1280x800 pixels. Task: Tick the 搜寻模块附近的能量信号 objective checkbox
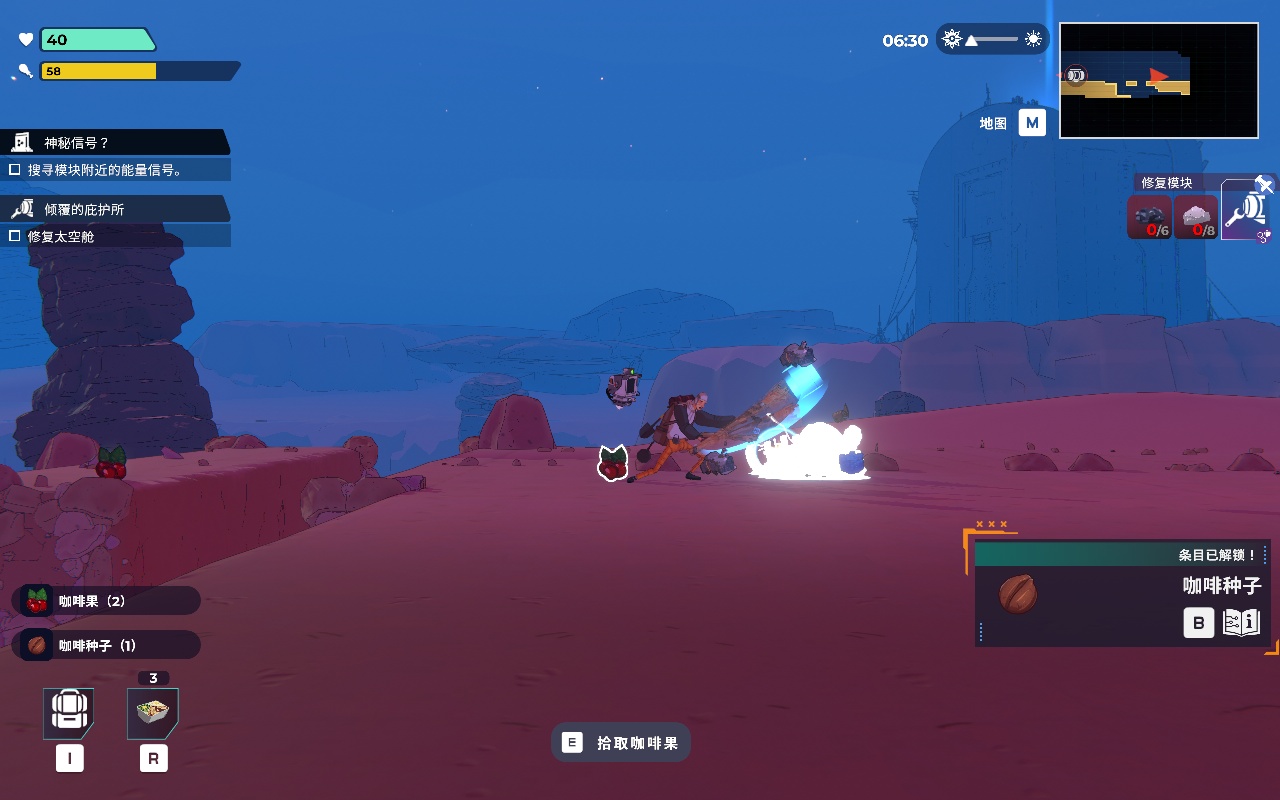pyautogui.click(x=15, y=170)
